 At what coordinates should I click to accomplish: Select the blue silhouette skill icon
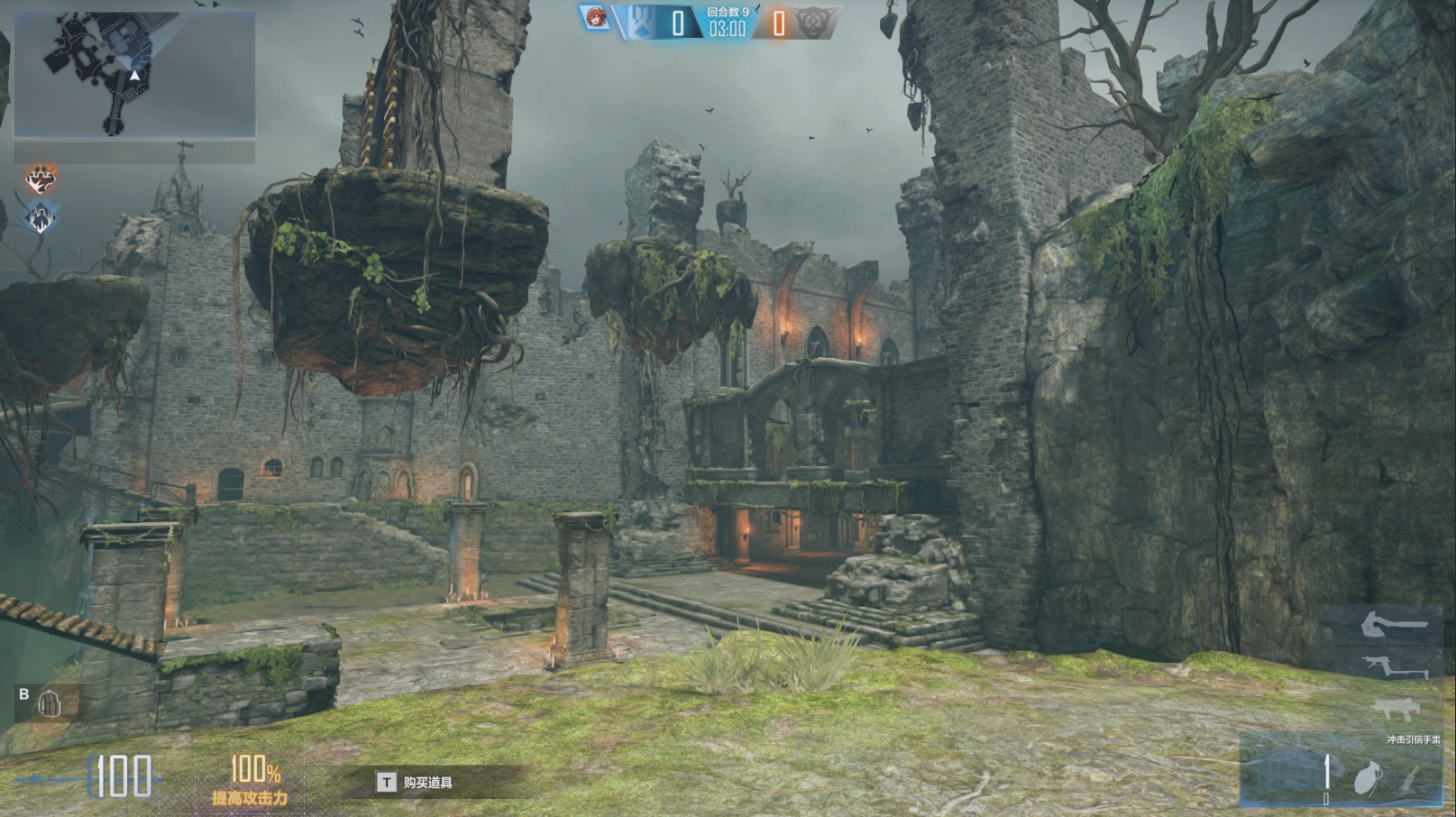[41, 217]
